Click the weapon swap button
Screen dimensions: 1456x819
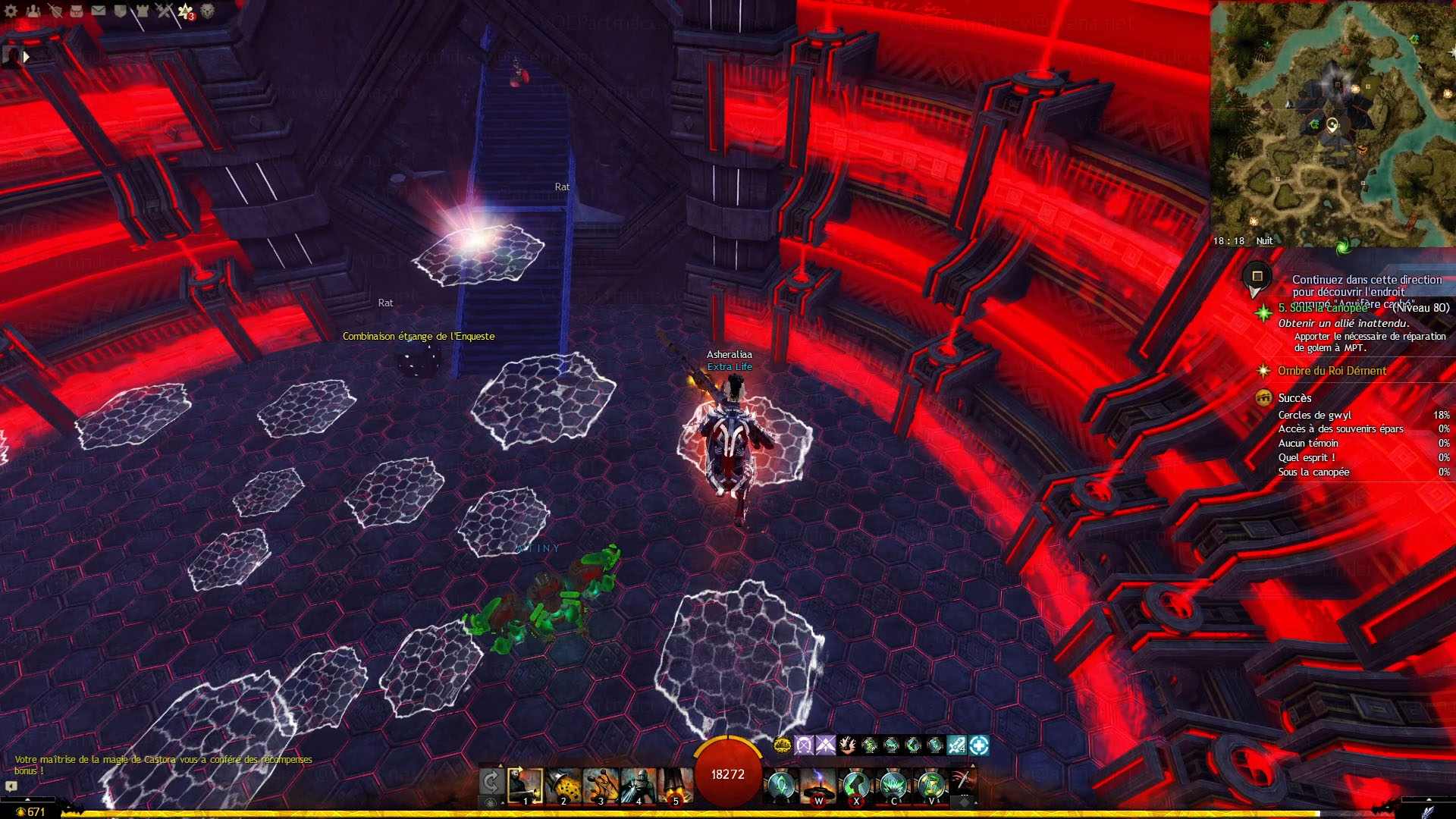pos(491,781)
